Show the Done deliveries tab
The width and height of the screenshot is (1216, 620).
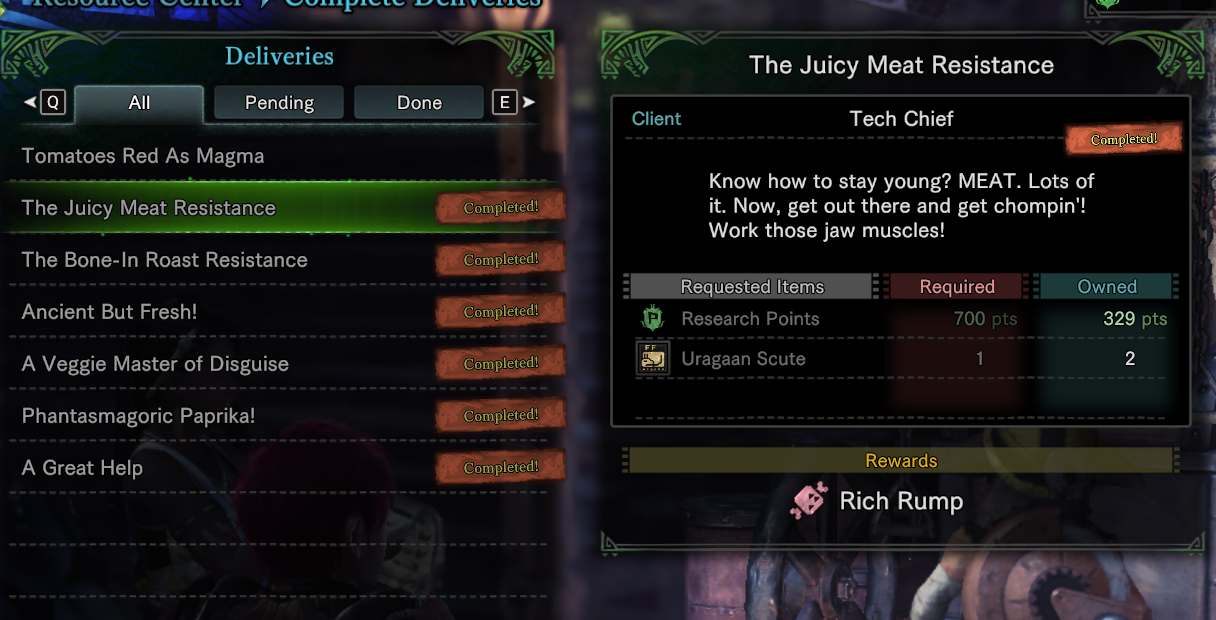(x=419, y=103)
